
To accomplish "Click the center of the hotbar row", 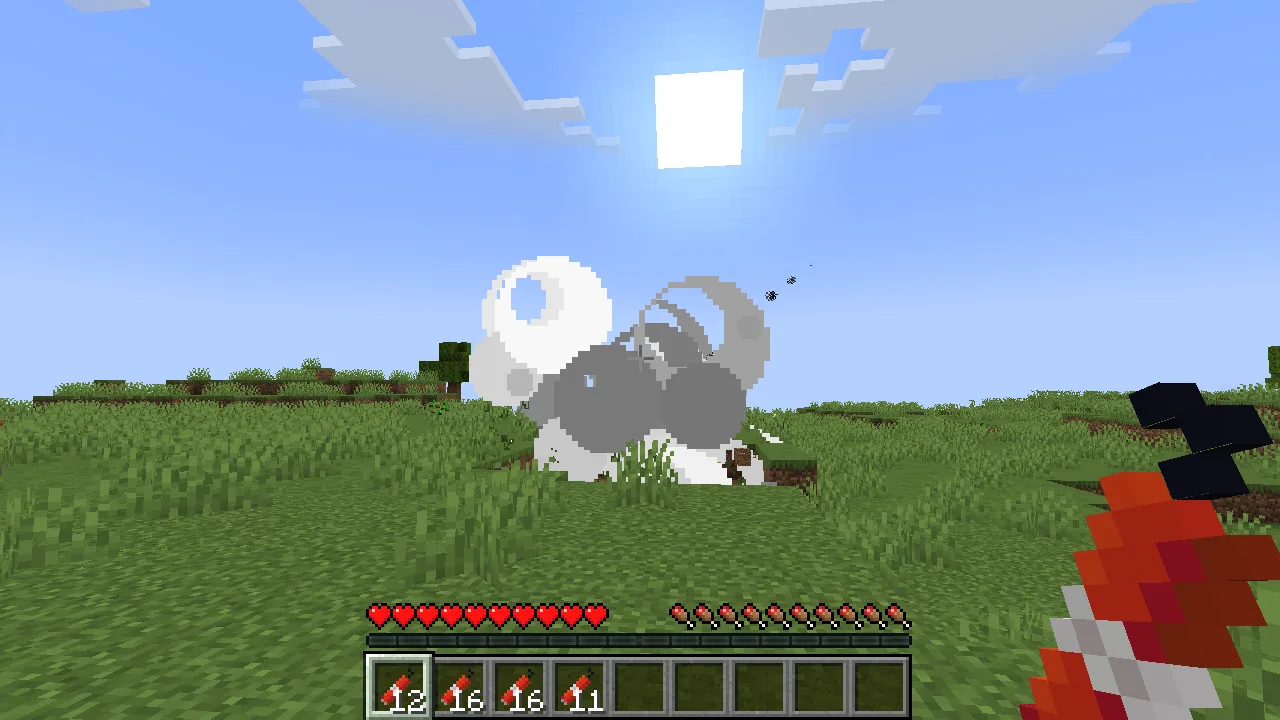I will tap(638, 687).
